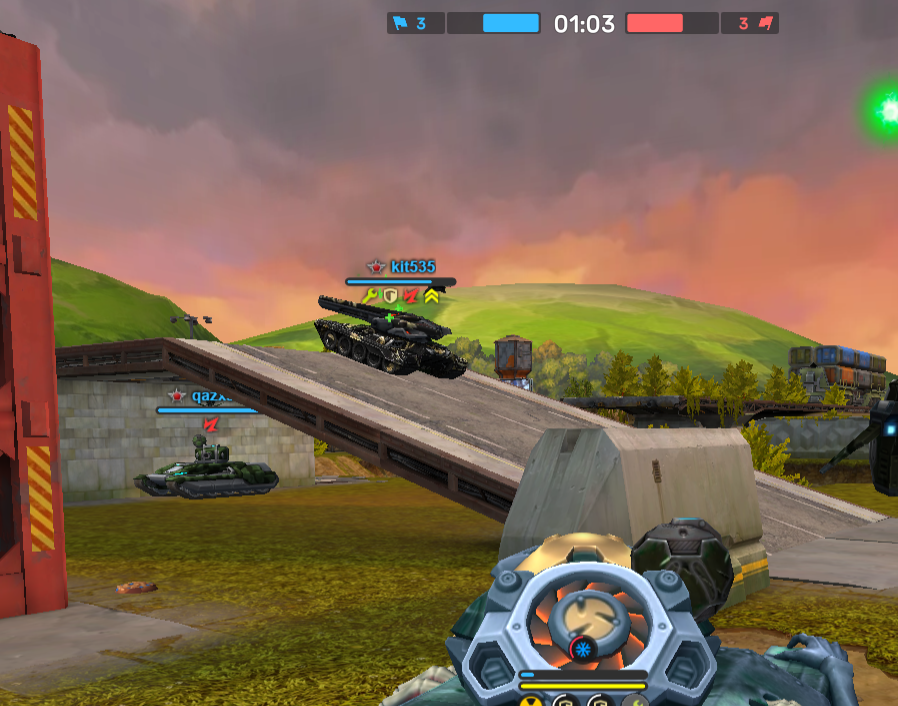
Task: Activate the yellow nuclear overdrive supply icon
Action: pyautogui.click(x=530, y=700)
